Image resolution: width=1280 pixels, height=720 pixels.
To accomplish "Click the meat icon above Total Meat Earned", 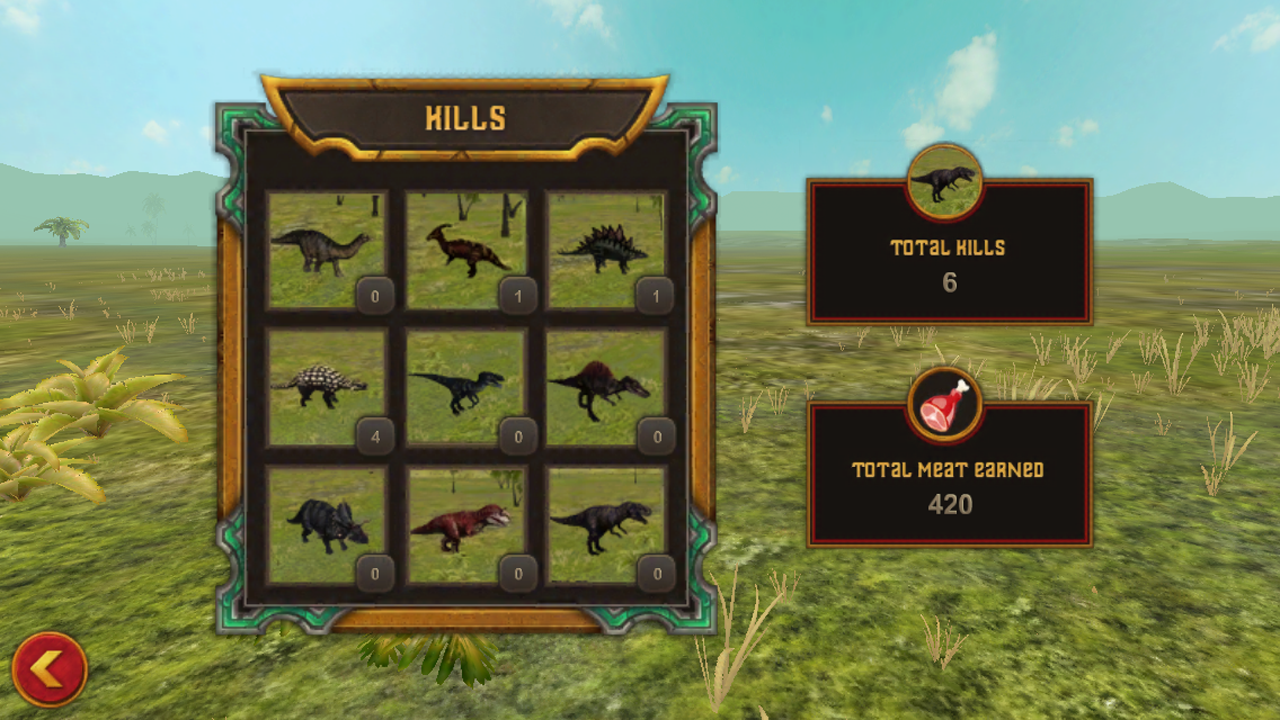I will click(x=944, y=404).
